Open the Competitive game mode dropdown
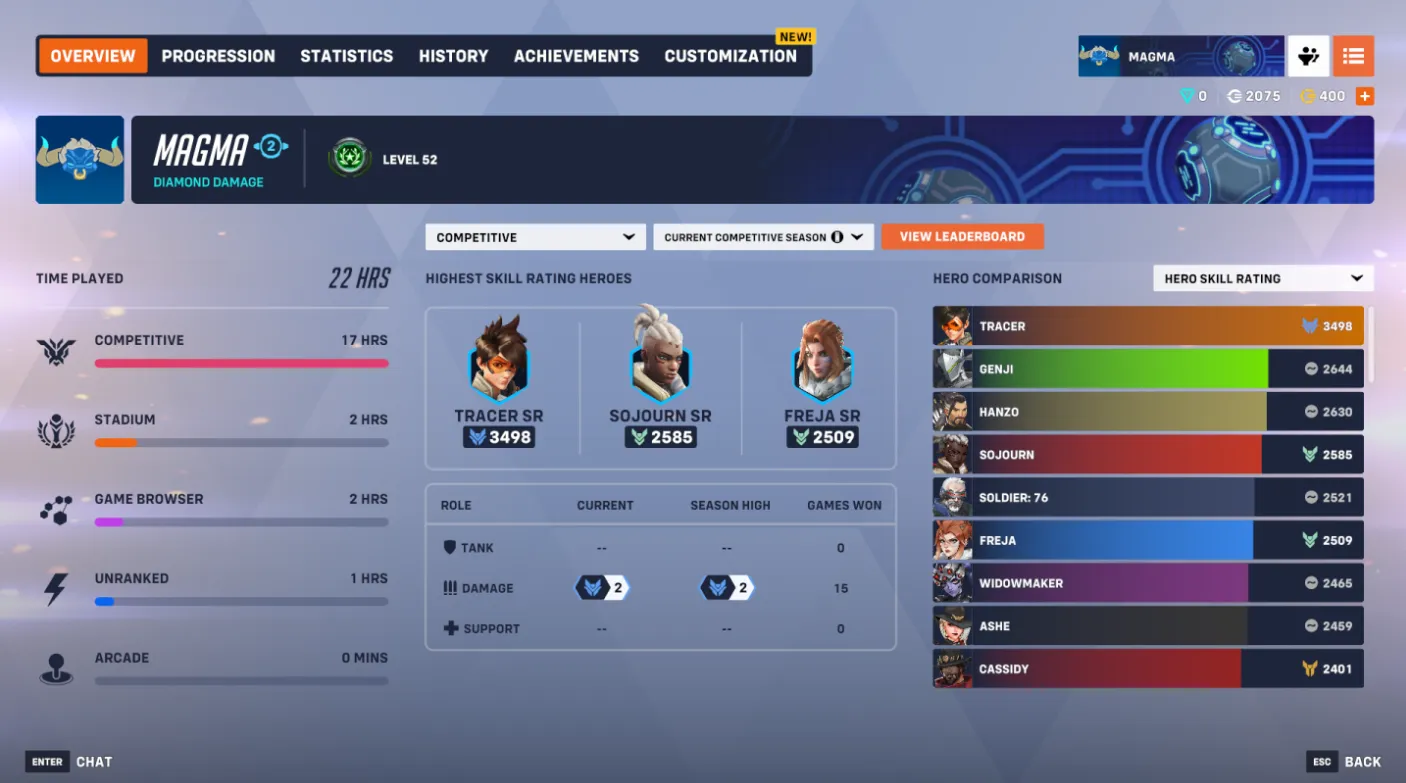 (535, 237)
